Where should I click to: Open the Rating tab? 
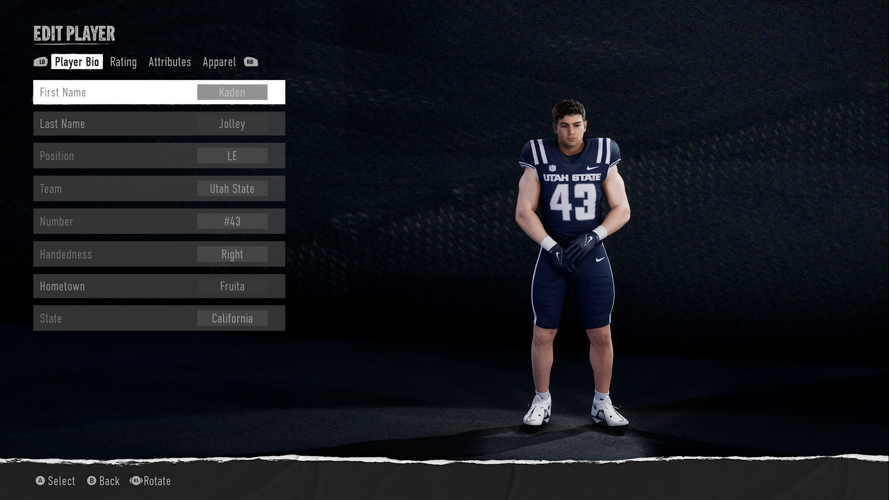[x=123, y=62]
